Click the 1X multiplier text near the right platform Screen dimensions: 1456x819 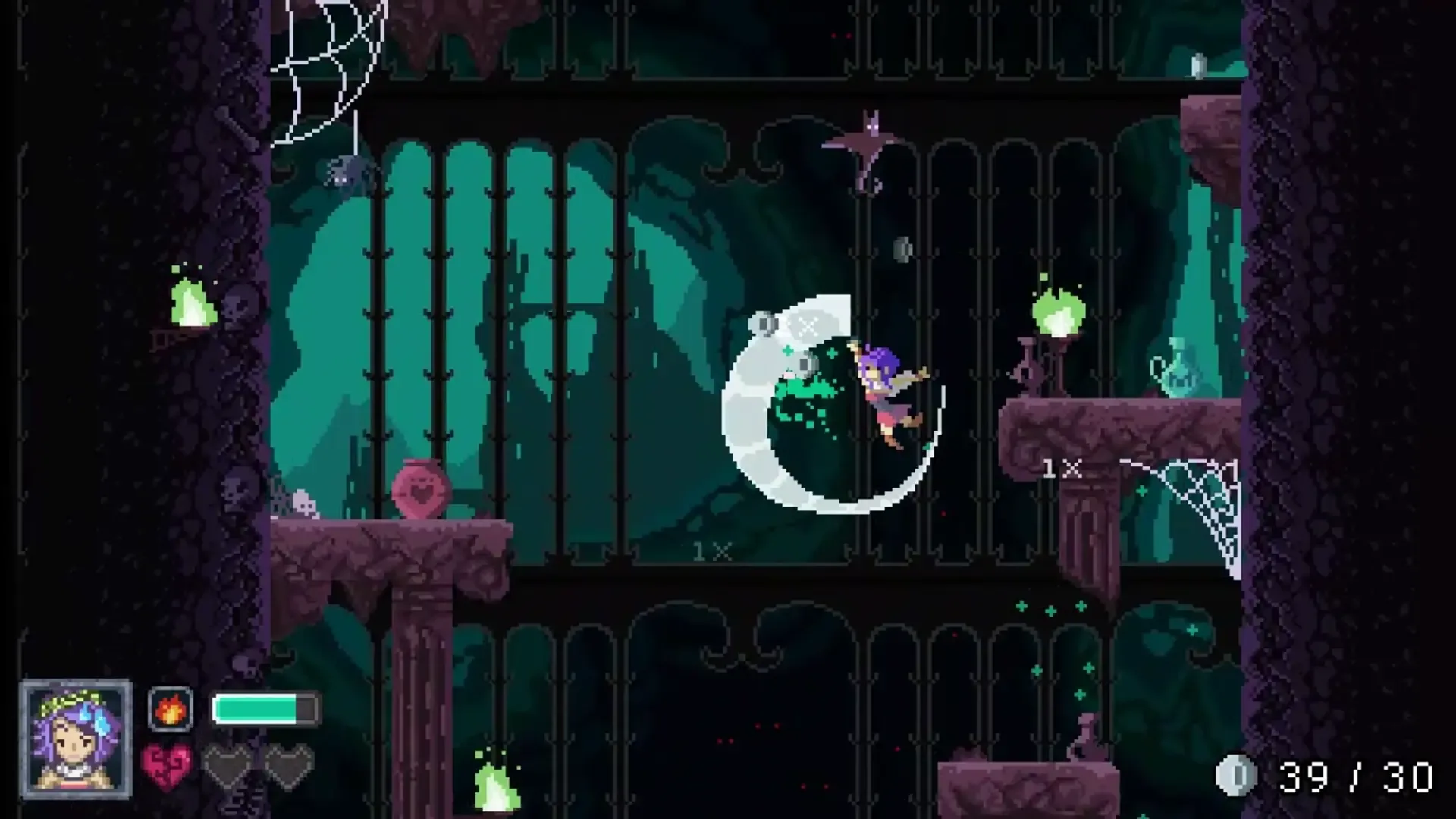1062,469
